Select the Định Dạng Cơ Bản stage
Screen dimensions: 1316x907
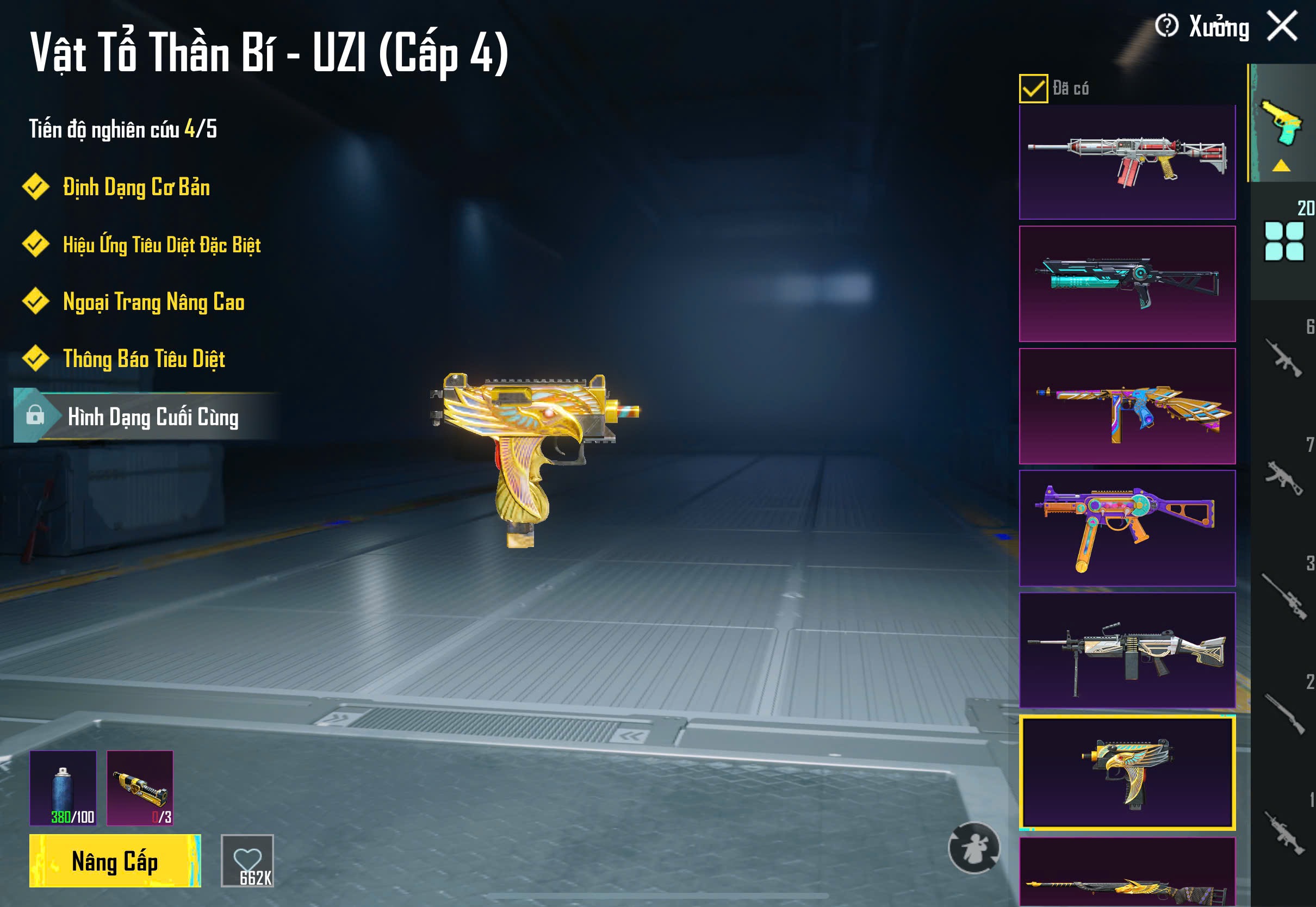[x=136, y=188]
